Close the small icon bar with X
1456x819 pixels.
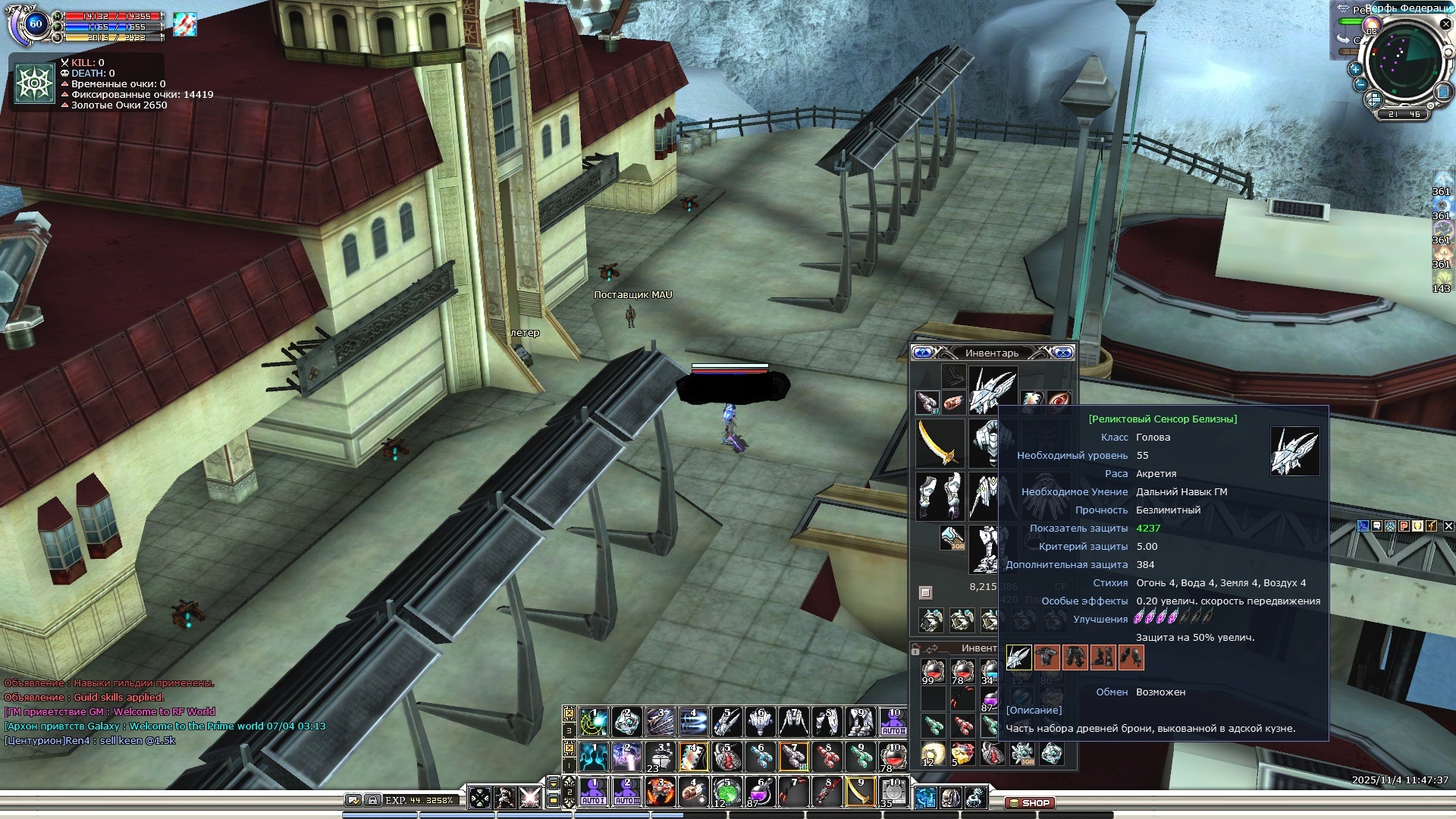pos(1448,526)
